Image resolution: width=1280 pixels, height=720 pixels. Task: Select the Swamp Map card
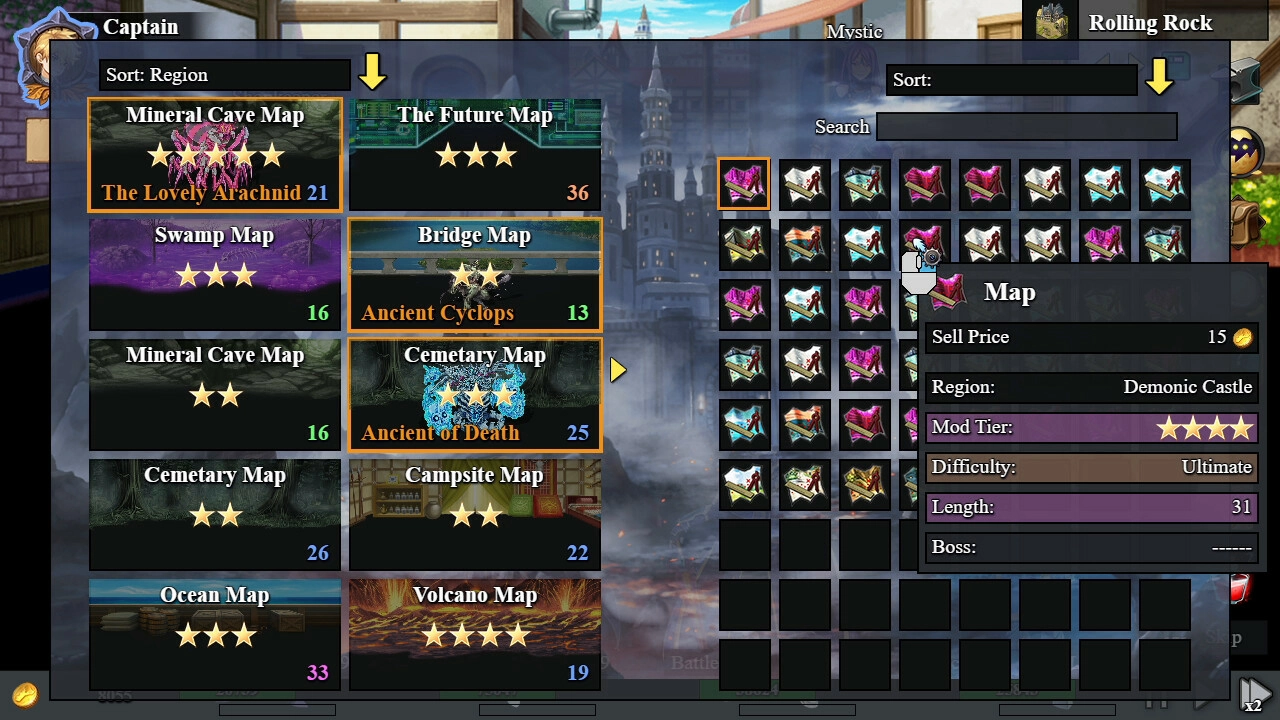215,274
